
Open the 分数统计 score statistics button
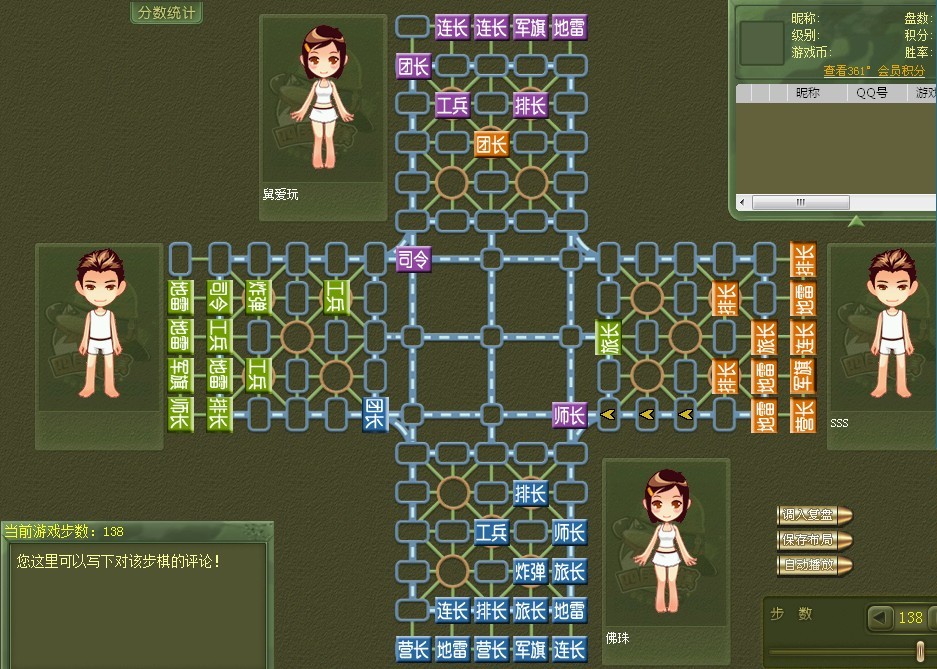tap(167, 13)
